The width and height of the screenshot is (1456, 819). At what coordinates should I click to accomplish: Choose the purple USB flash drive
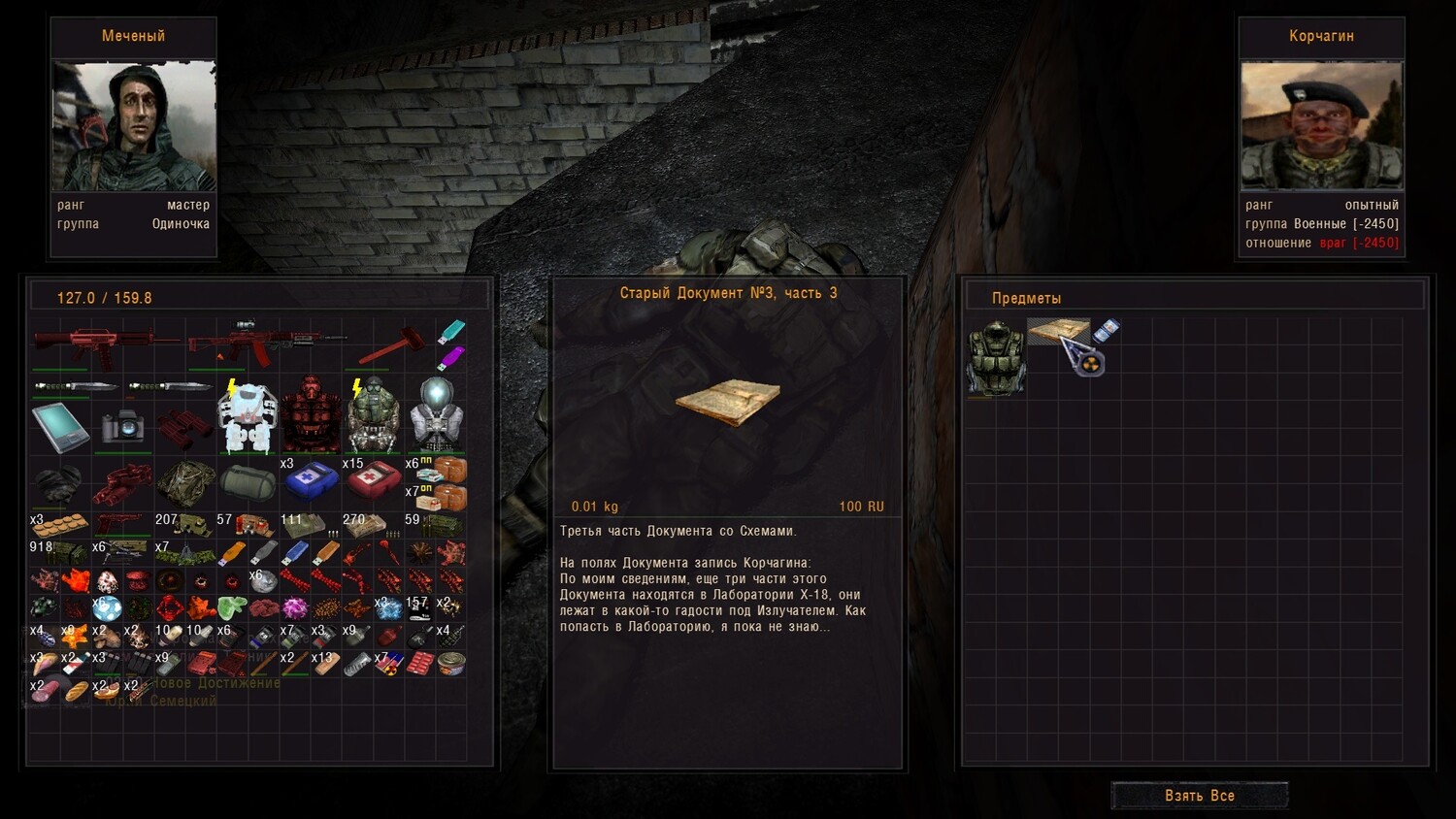(450, 359)
